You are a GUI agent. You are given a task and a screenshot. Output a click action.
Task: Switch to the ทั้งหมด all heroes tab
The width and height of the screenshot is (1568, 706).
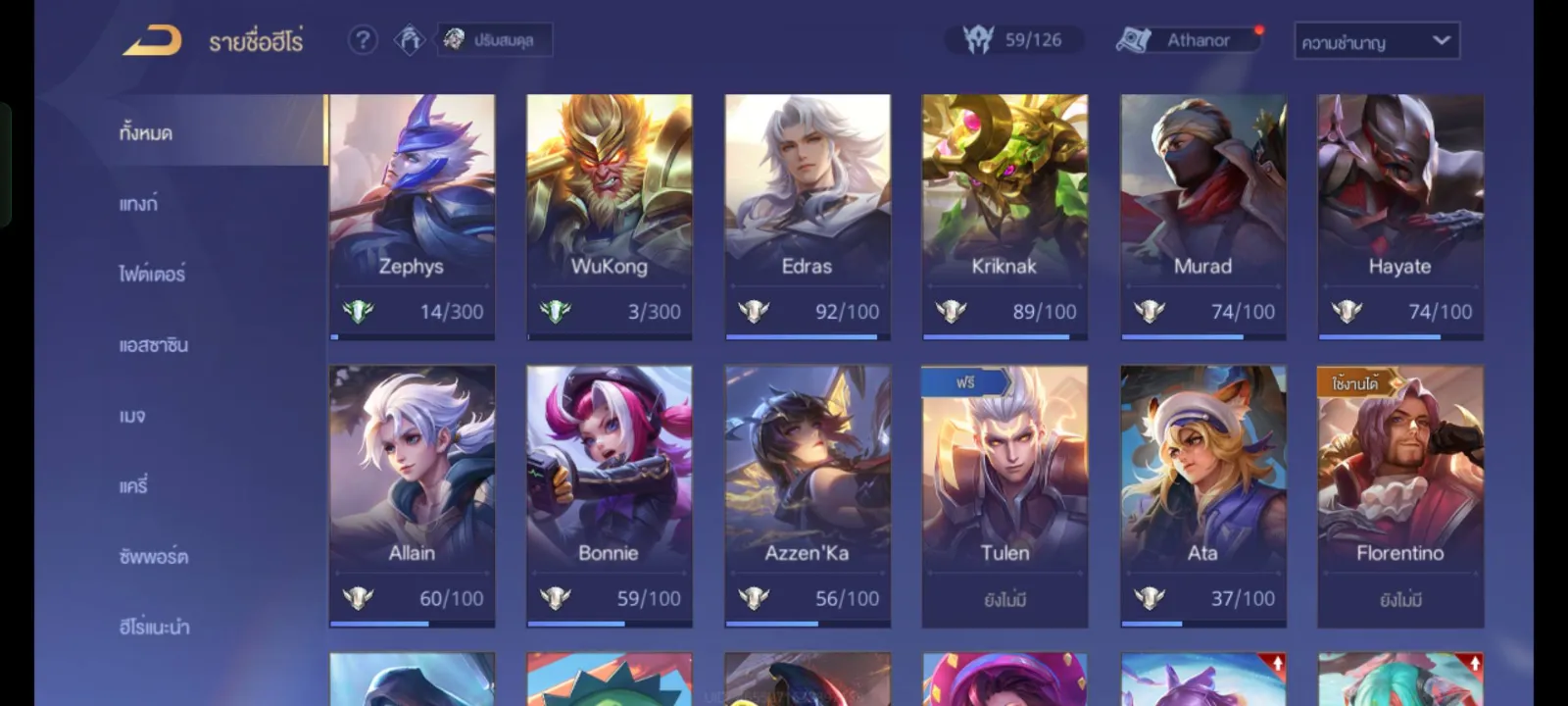click(x=147, y=132)
